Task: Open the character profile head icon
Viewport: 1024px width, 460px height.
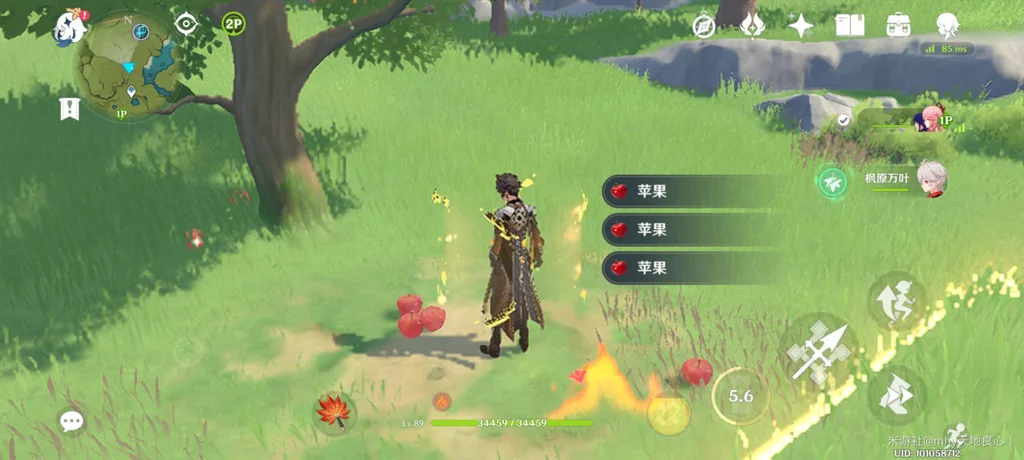Action: (x=947, y=26)
